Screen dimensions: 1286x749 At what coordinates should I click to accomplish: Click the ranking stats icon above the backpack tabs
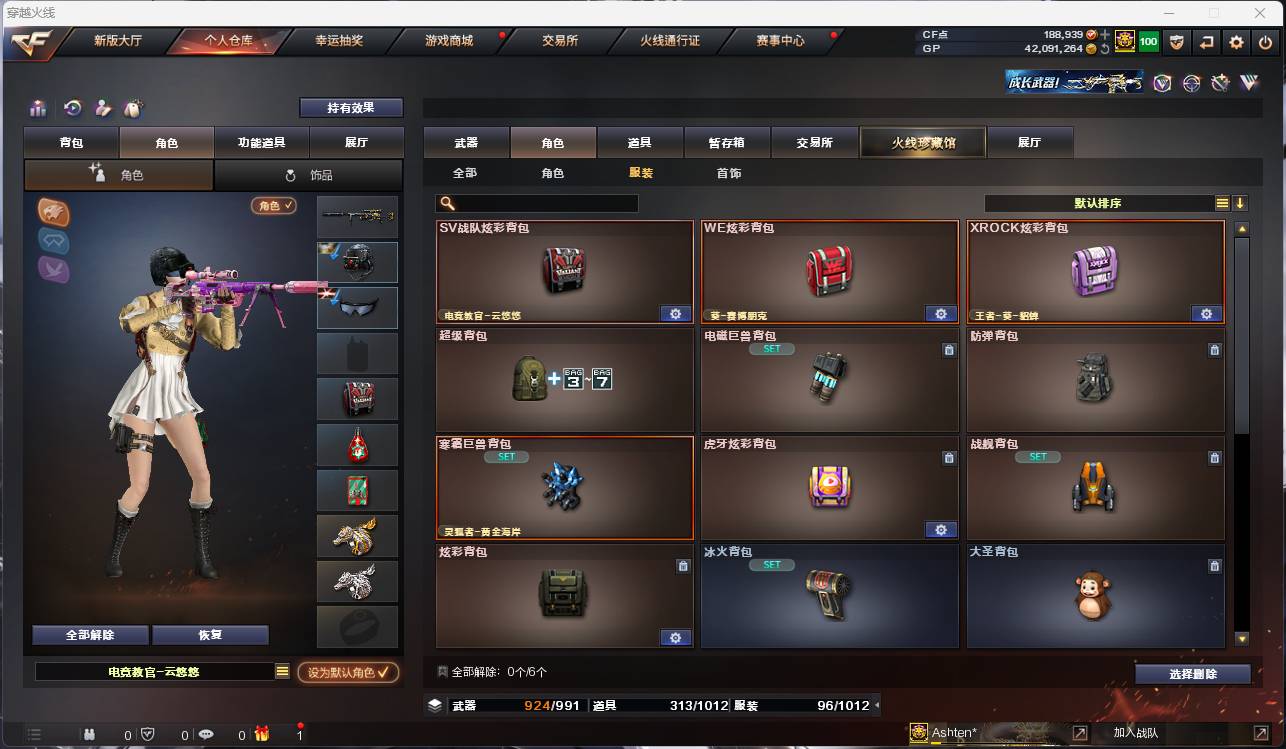(x=38, y=107)
